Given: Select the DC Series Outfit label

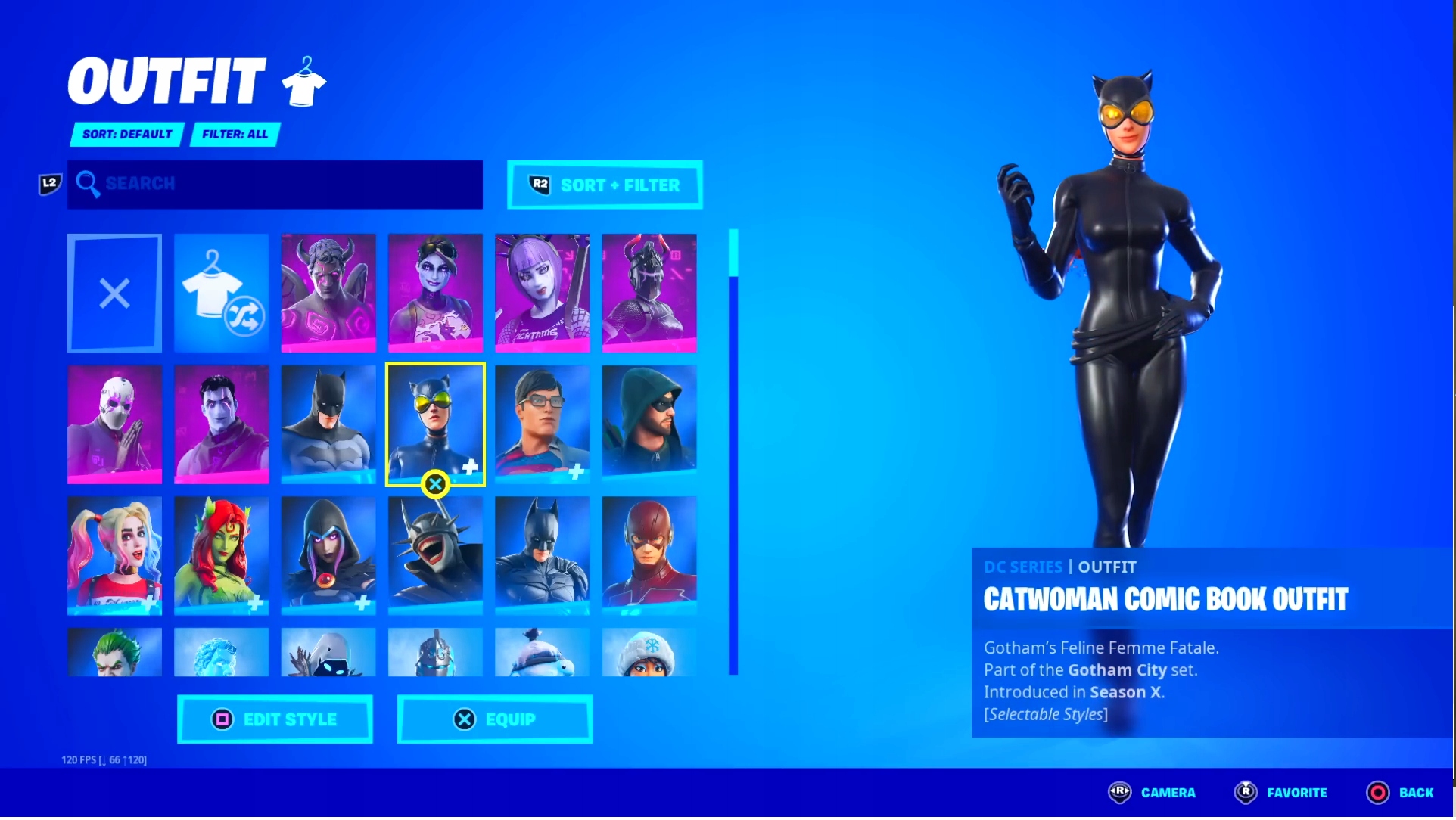Looking at the screenshot, I should (x=1059, y=567).
